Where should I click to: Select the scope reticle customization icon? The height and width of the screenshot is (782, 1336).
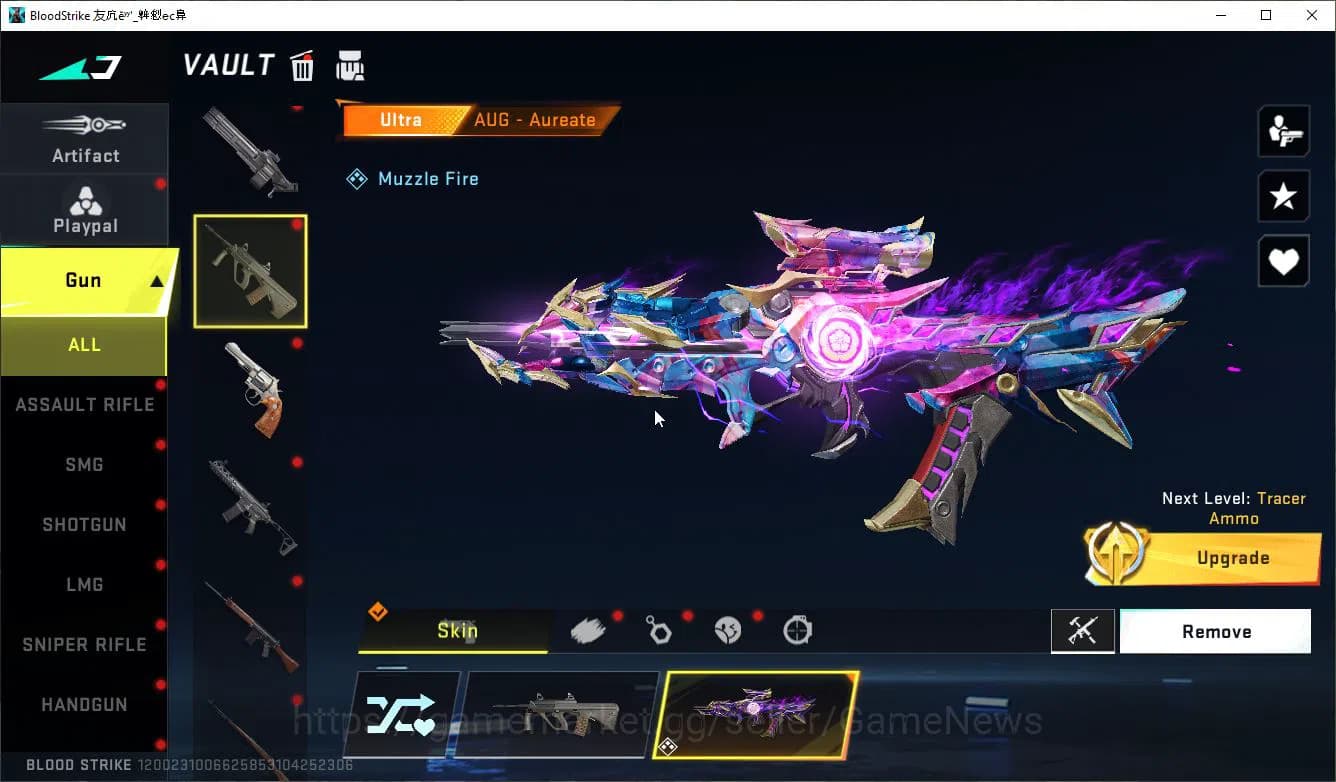click(x=797, y=629)
